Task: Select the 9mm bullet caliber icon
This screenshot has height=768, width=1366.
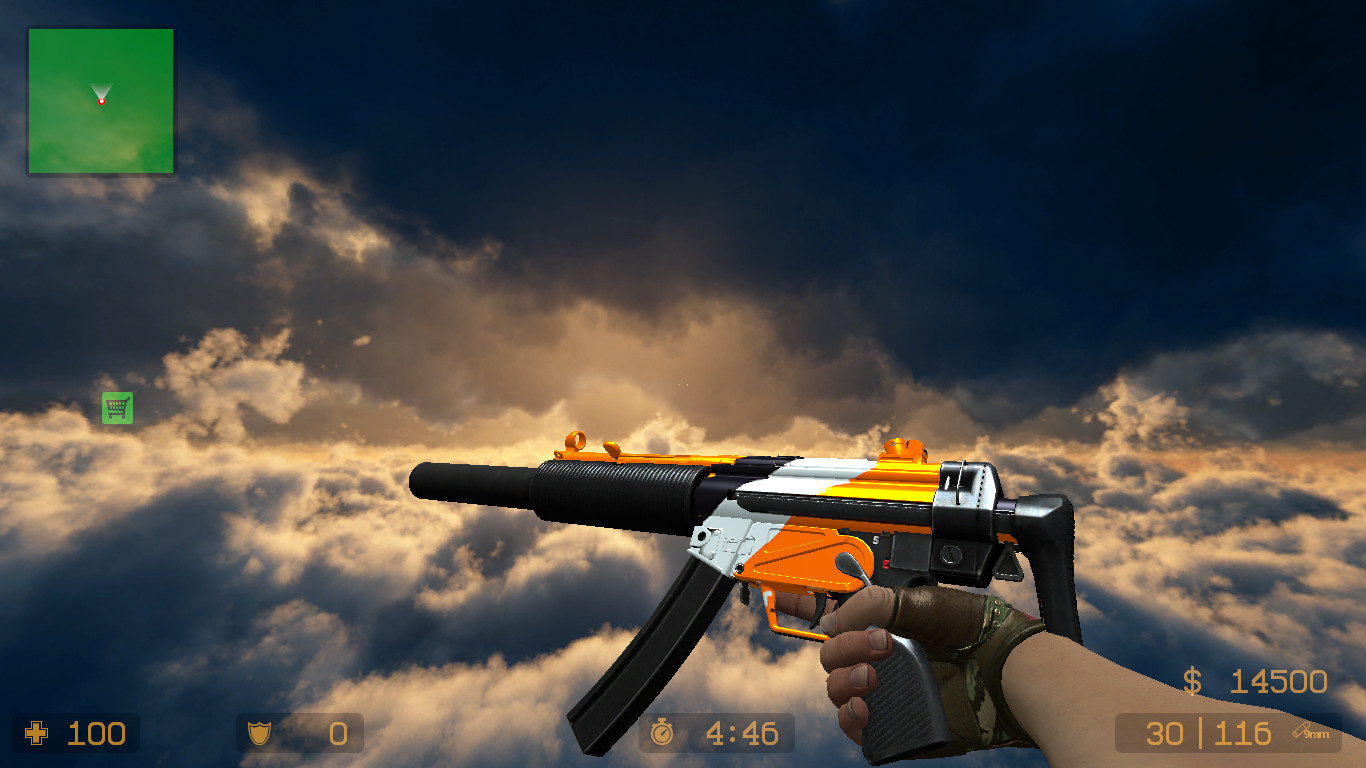Action: [x=1309, y=733]
